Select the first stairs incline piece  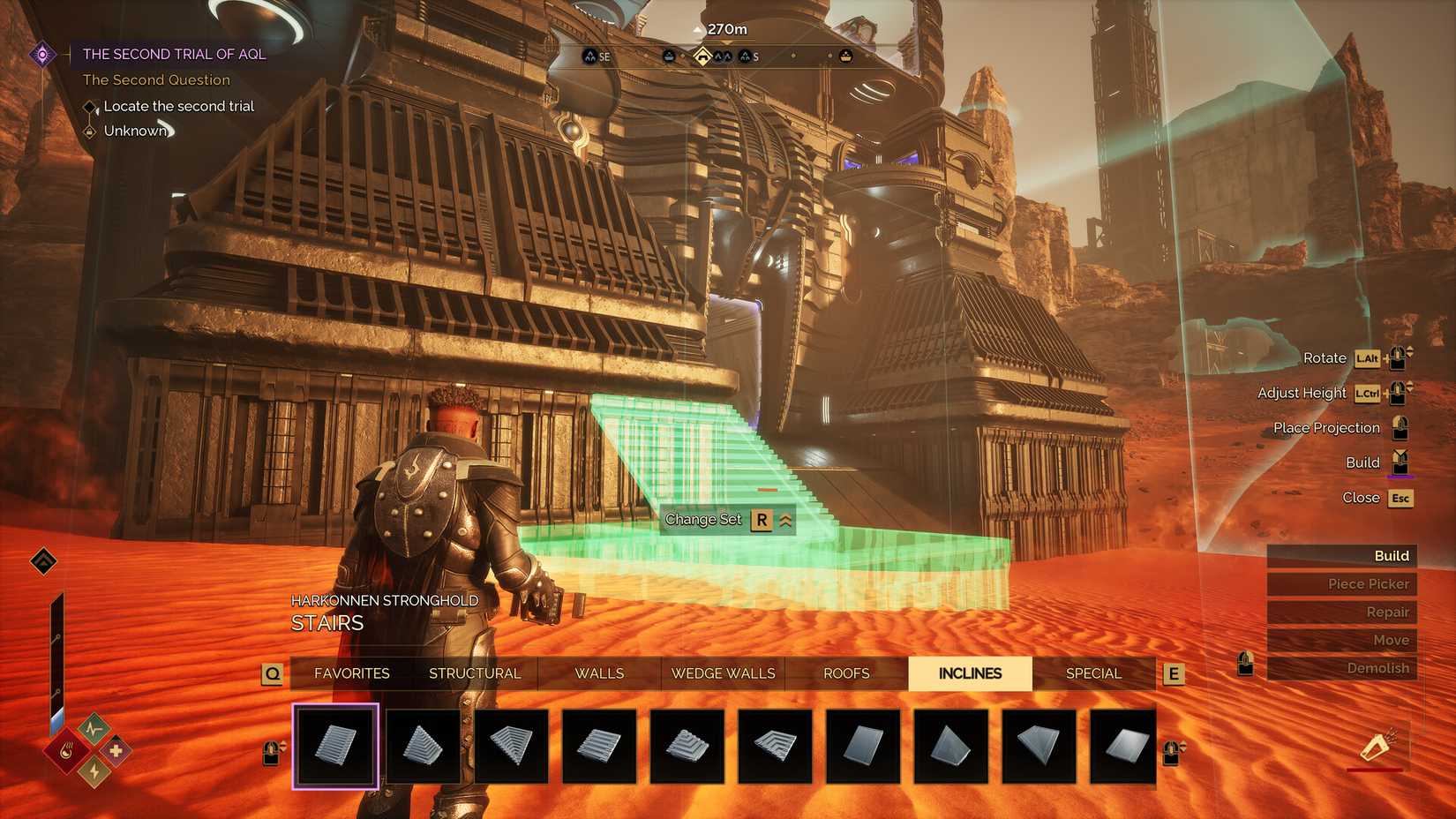point(335,746)
